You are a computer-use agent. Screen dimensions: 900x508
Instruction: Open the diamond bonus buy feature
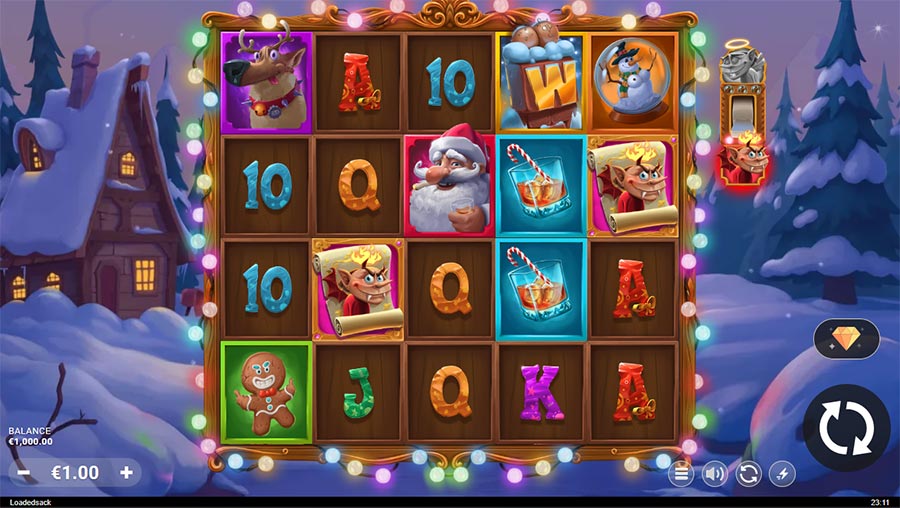[x=846, y=338]
